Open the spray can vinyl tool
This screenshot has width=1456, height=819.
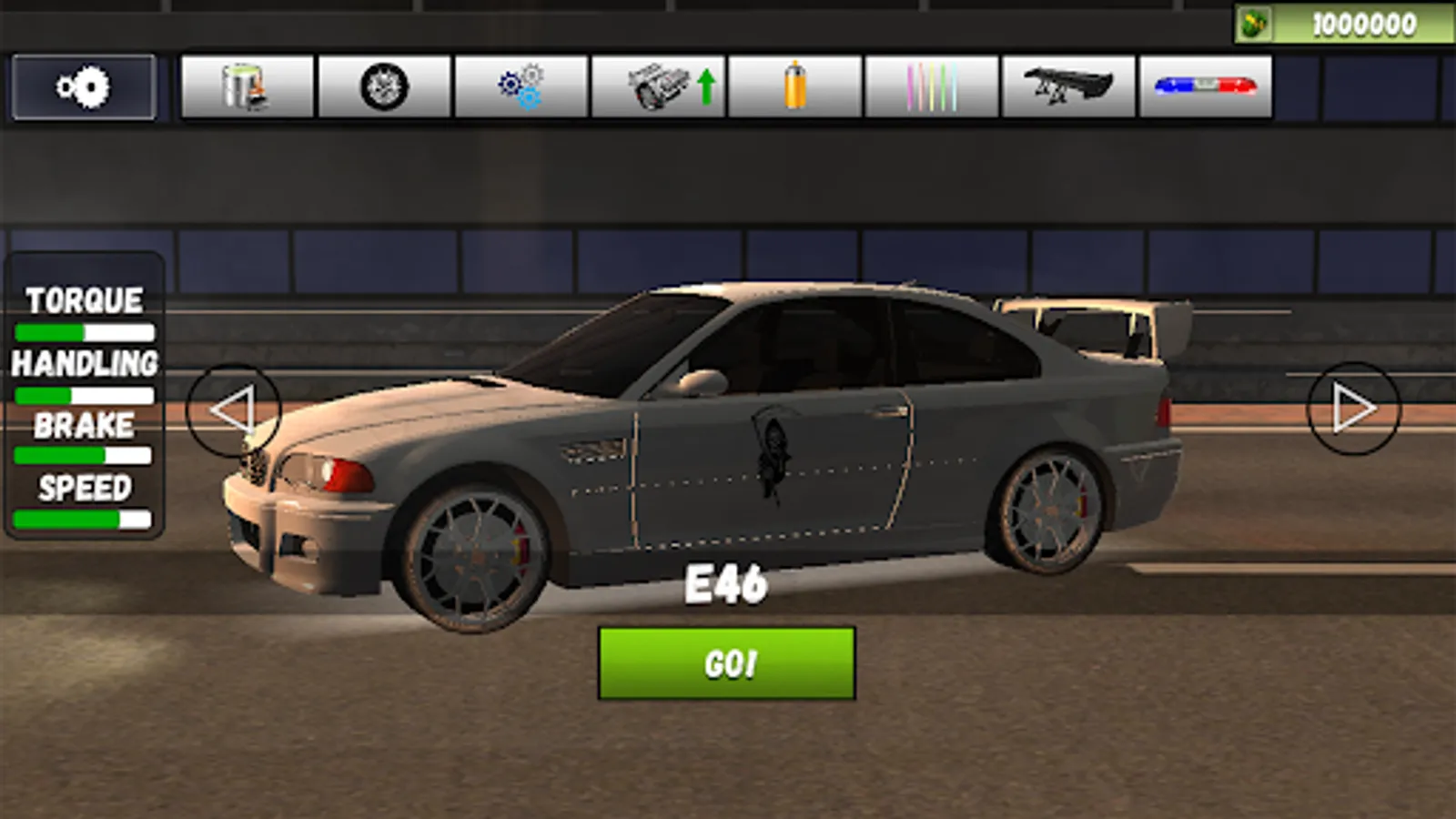click(x=794, y=87)
